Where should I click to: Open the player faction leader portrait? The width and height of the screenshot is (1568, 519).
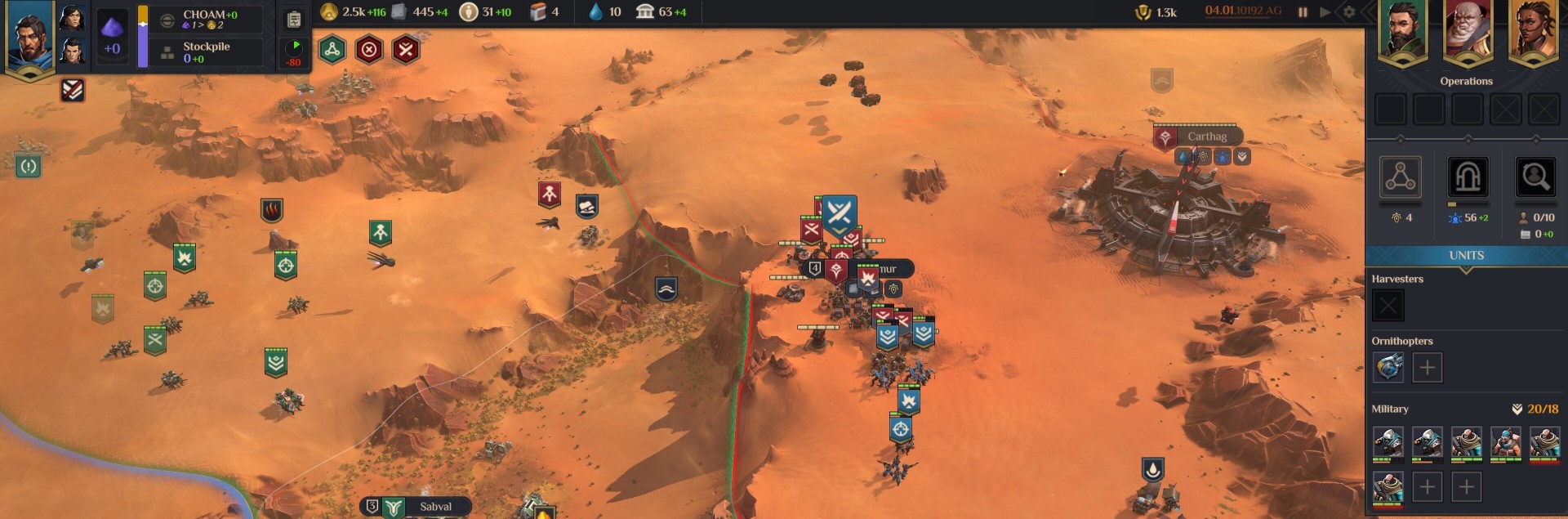coord(29,37)
